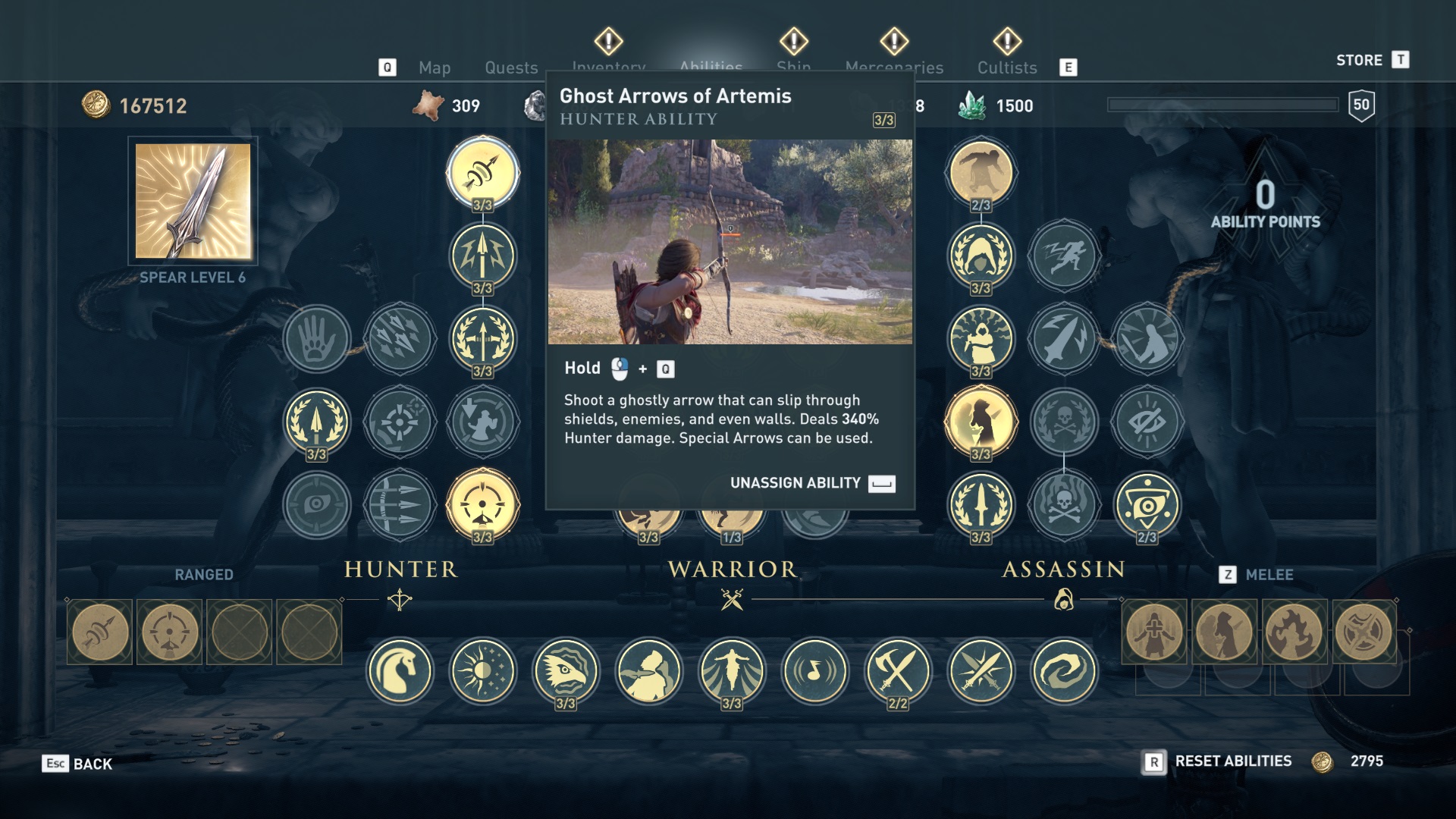
Task: Select the music note shout ability
Action: click(815, 671)
